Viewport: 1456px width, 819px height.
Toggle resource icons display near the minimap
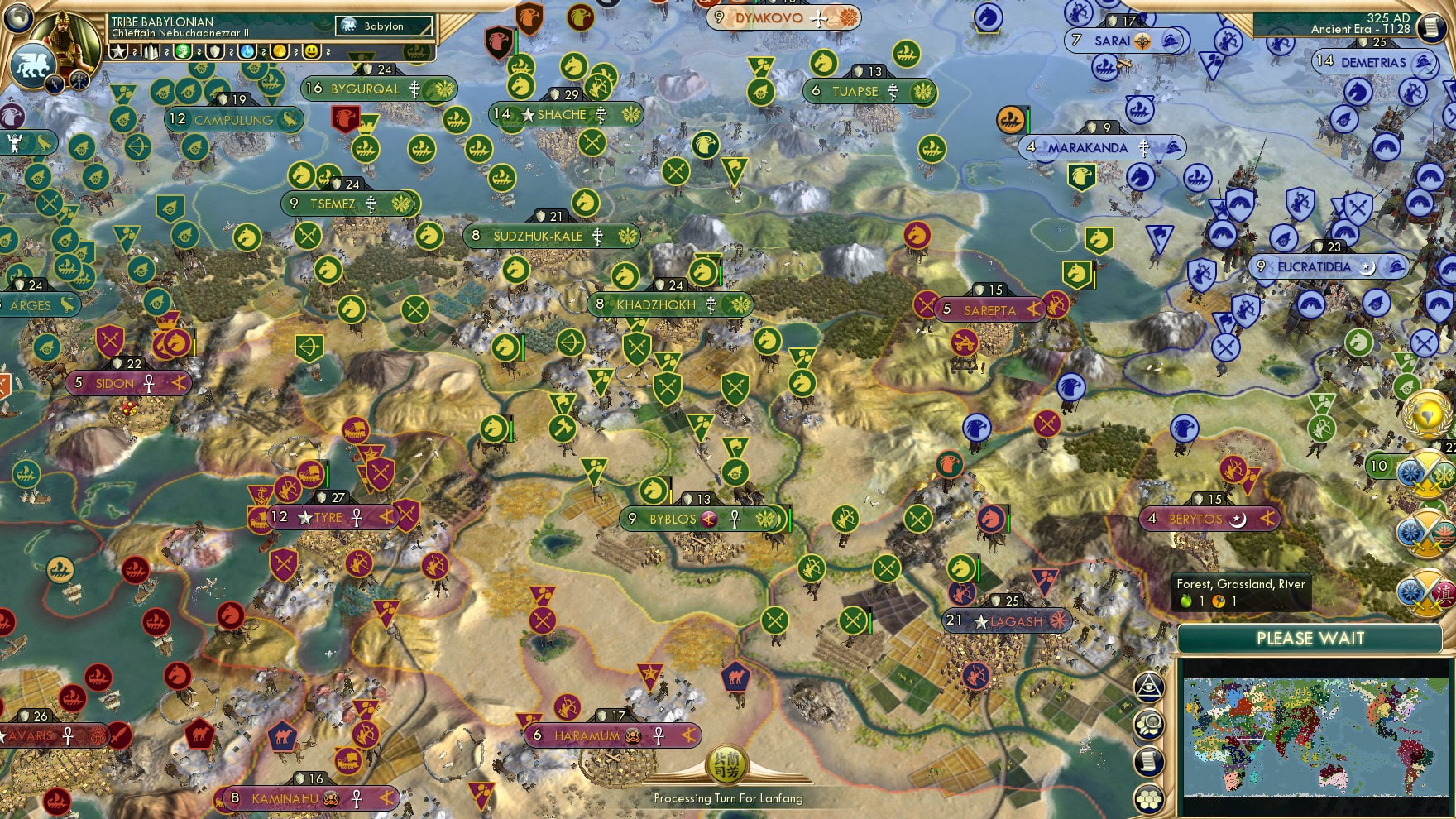point(1150,722)
